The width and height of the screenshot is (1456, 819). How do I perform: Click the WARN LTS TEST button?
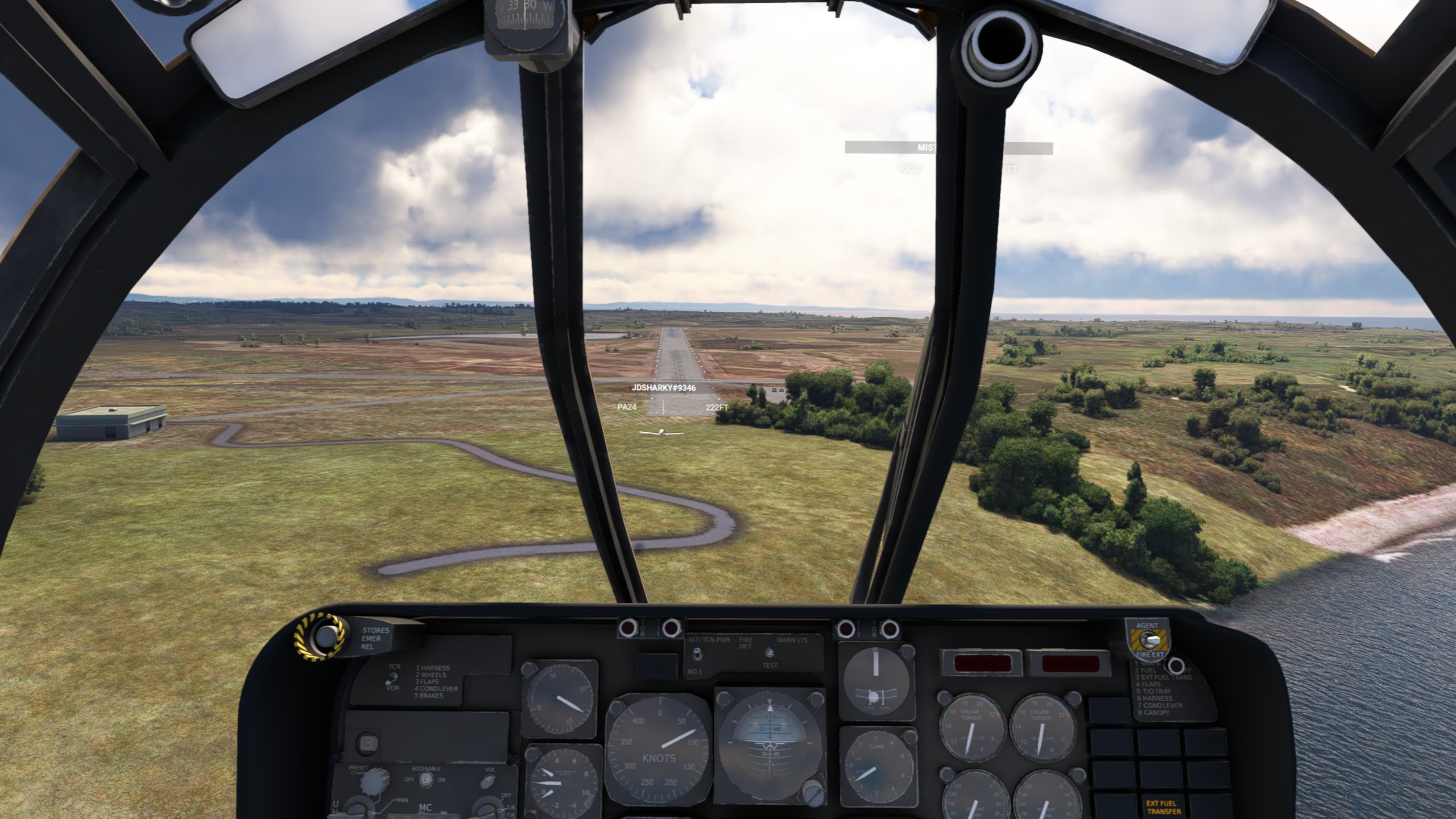(770, 653)
